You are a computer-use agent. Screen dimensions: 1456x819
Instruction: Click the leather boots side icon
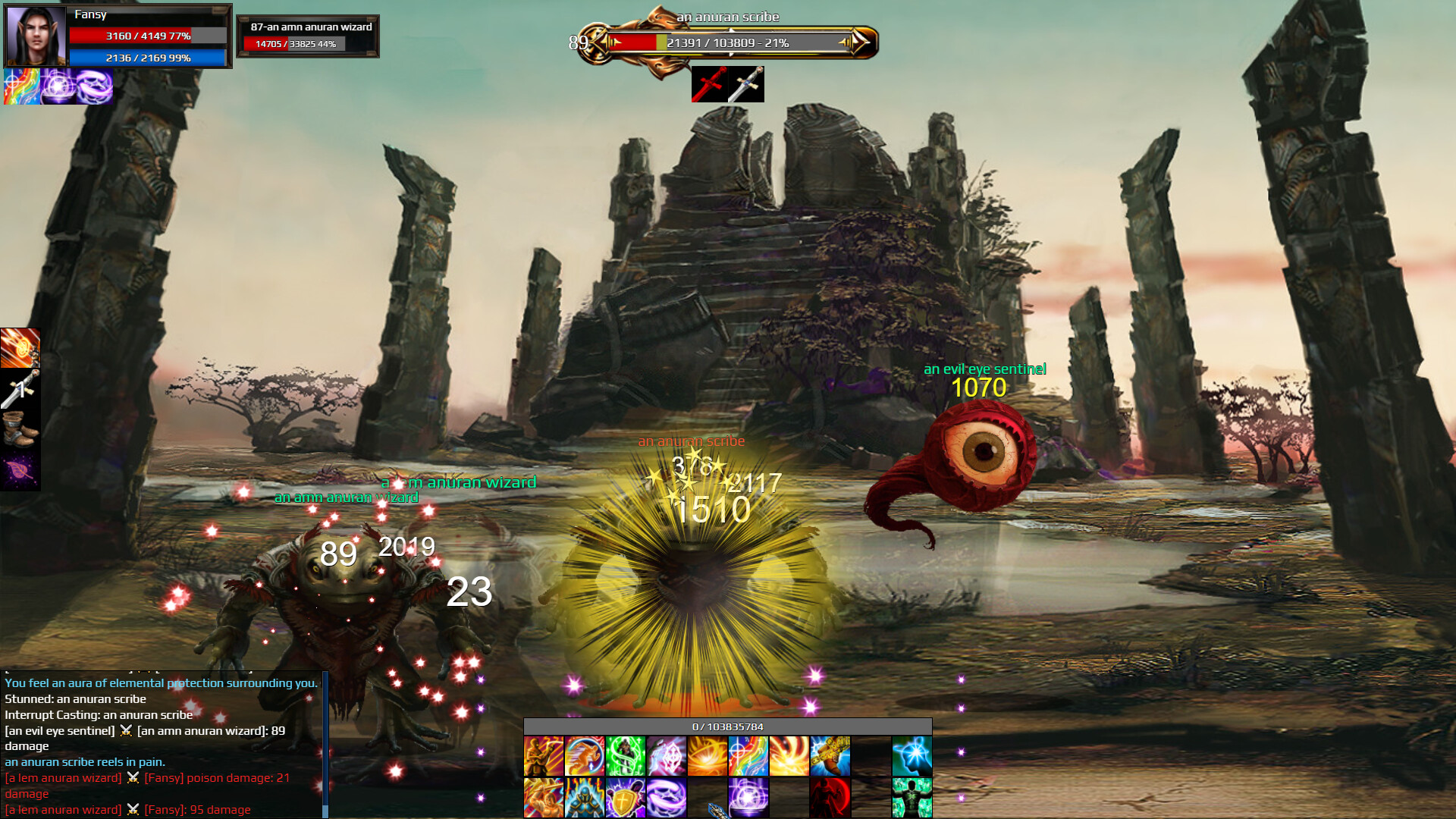pos(20,430)
